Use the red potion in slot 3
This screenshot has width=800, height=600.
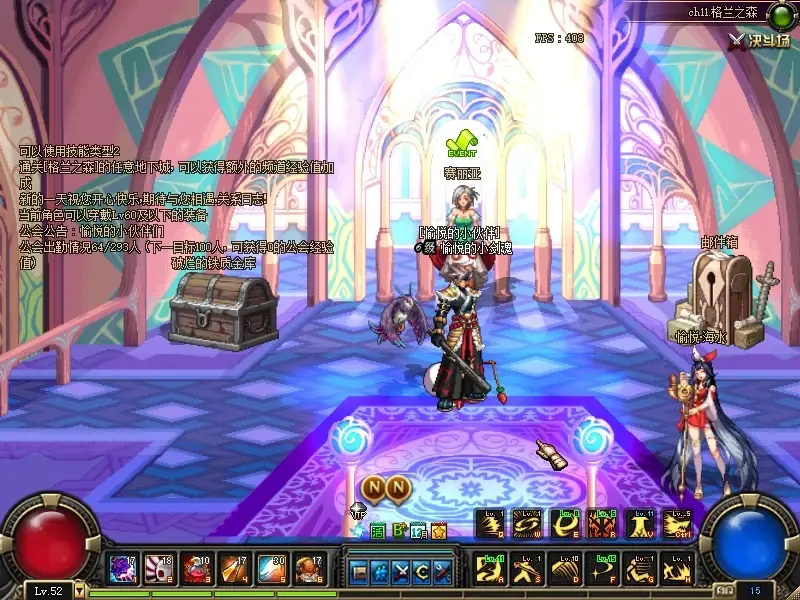point(197,570)
